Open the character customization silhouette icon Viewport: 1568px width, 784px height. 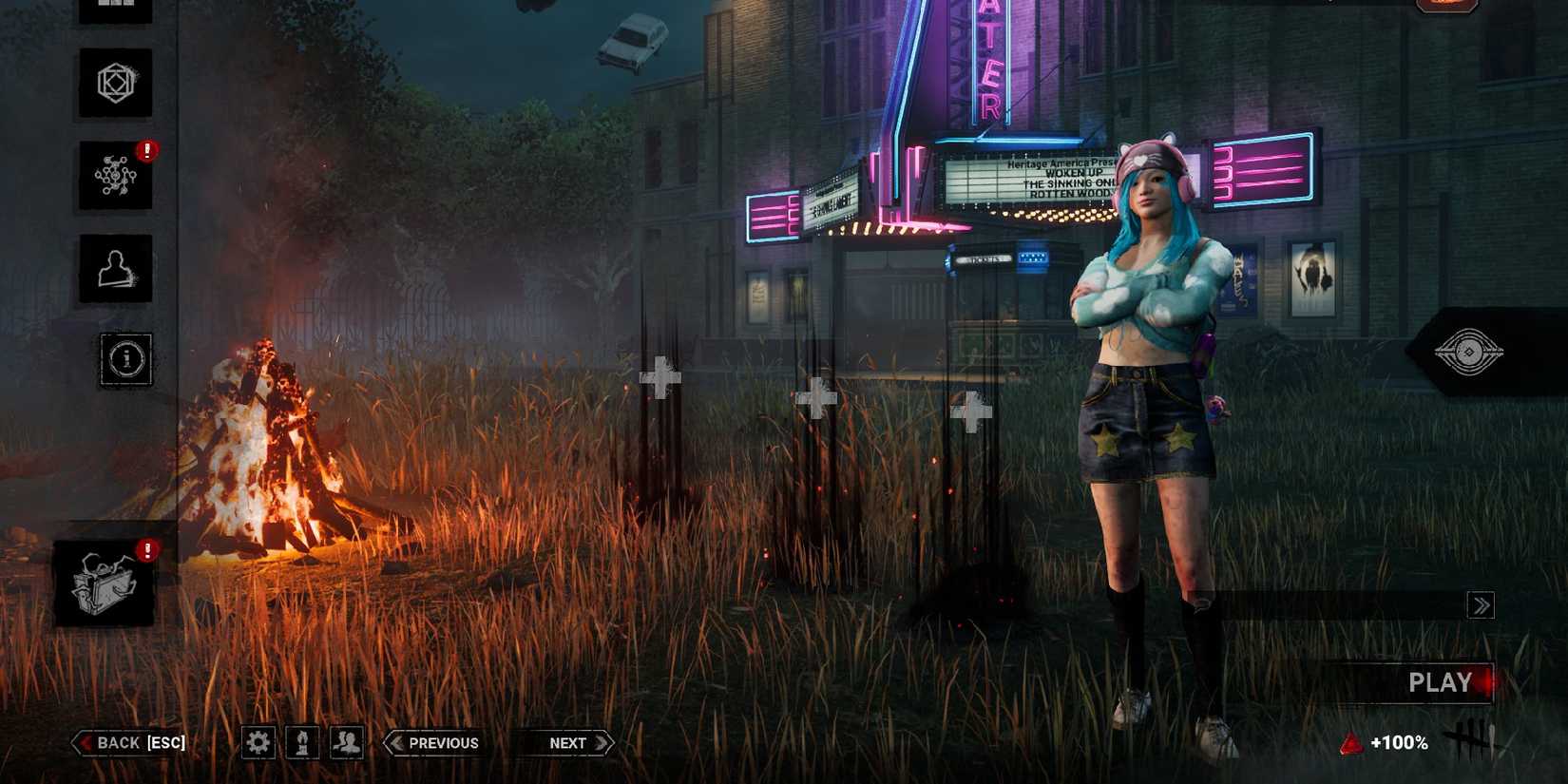click(x=114, y=270)
